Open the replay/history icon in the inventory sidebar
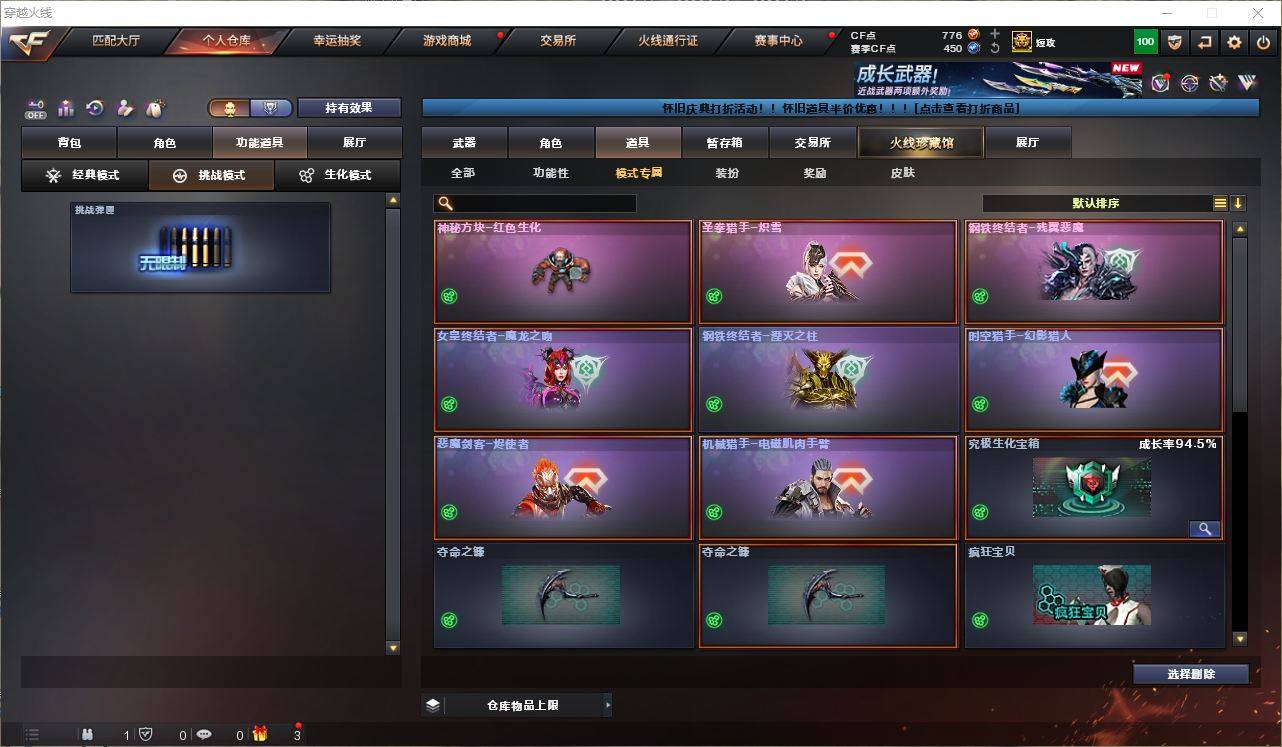The width and height of the screenshot is (1282, 747). [96, 107]
